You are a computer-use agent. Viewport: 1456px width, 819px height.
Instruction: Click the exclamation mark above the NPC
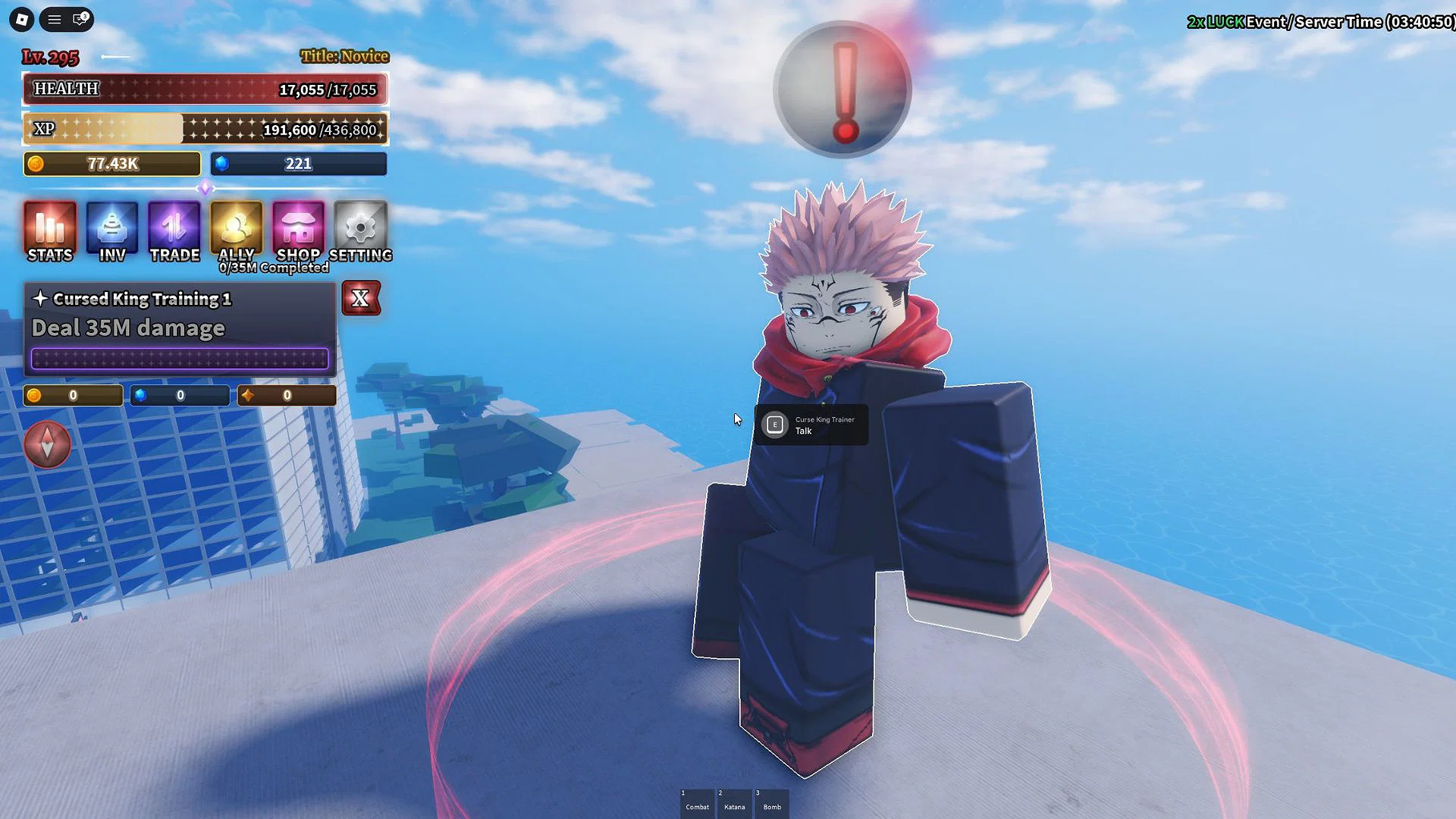click(840, 89)
